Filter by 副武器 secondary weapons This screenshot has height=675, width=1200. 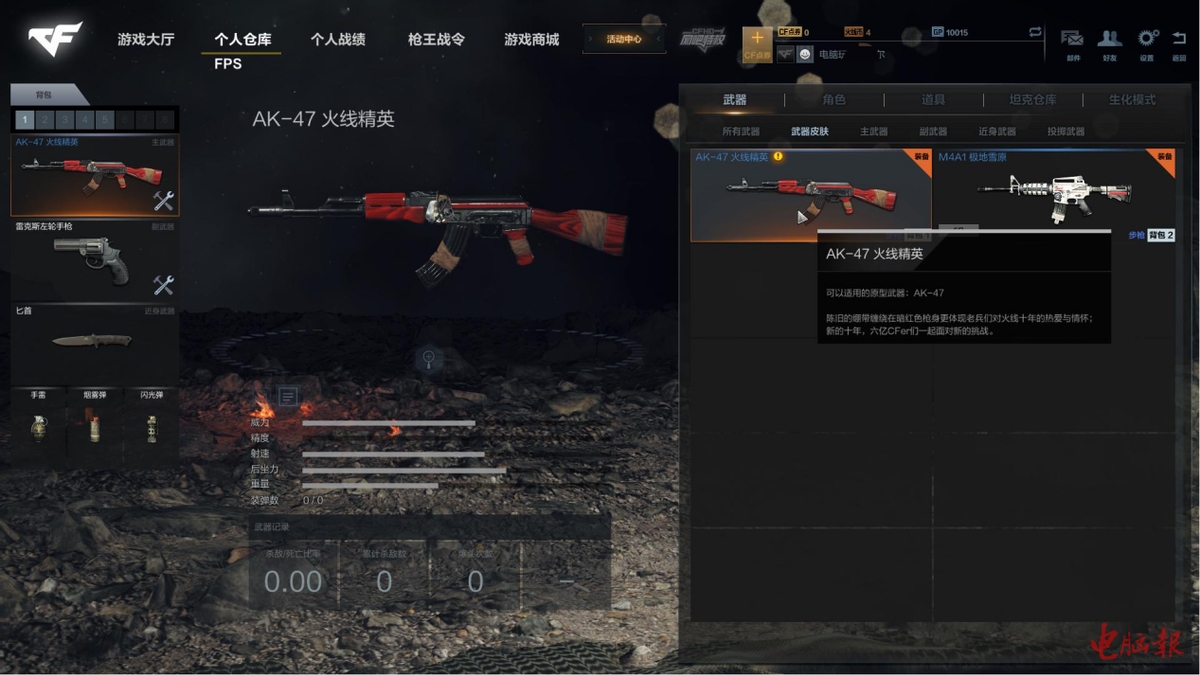point(932,131)
